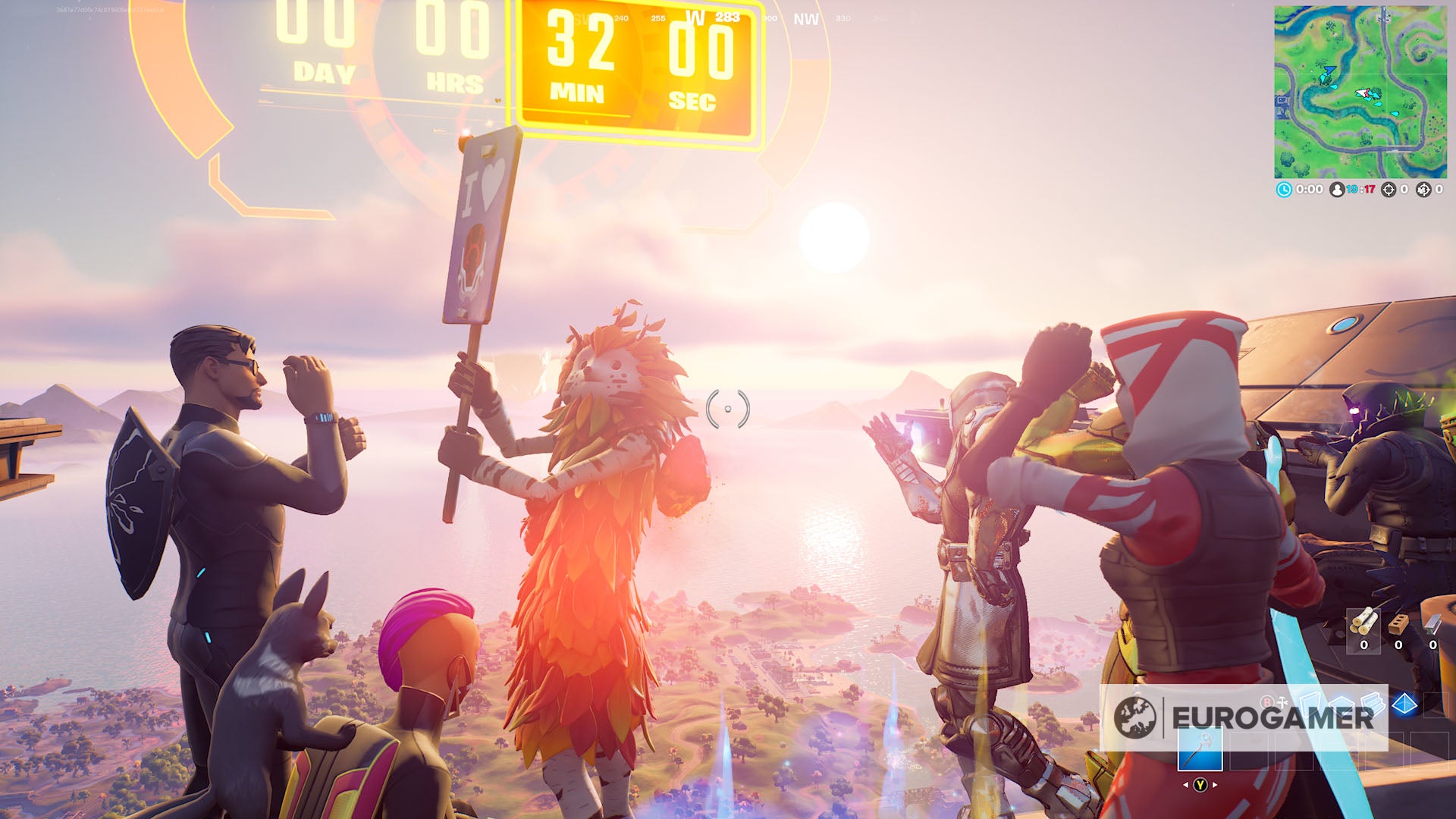Click the right arrow beside the Y prompt
The height and width of the screenshot is (819, 1456).
tap(1214, 785)
